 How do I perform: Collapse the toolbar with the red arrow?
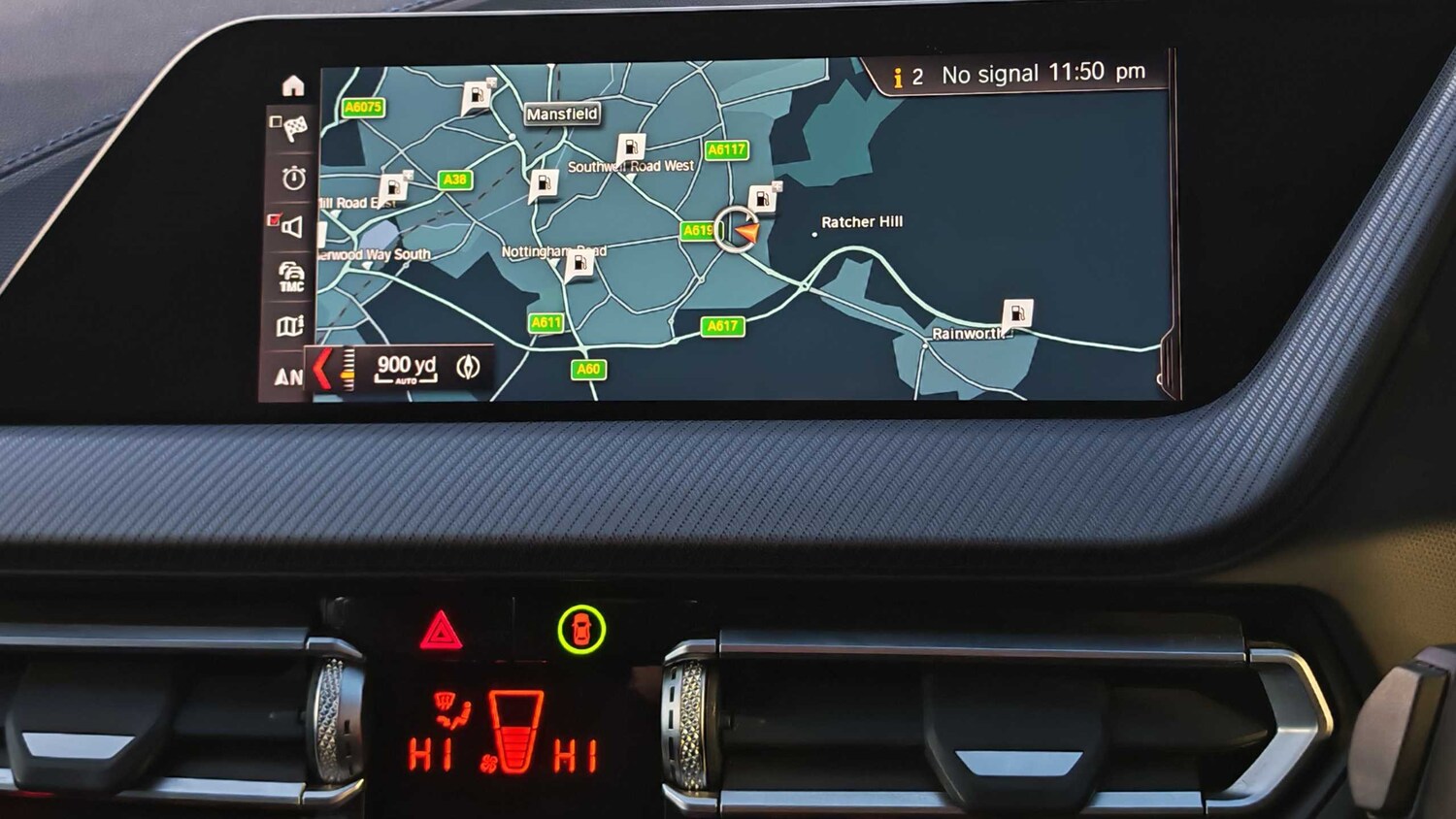point(323,369)
